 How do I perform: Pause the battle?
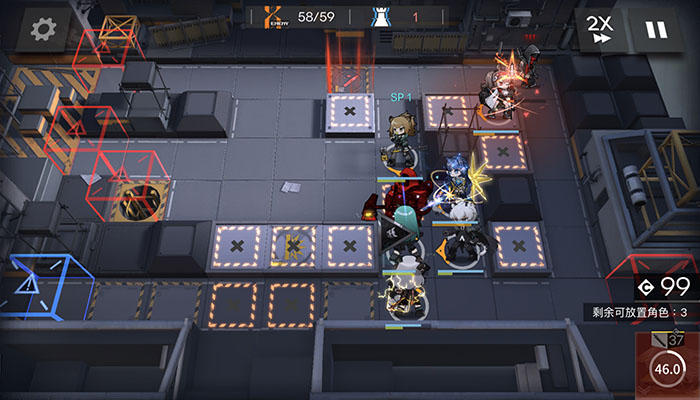pyautogui.click(x=656, y=29)
